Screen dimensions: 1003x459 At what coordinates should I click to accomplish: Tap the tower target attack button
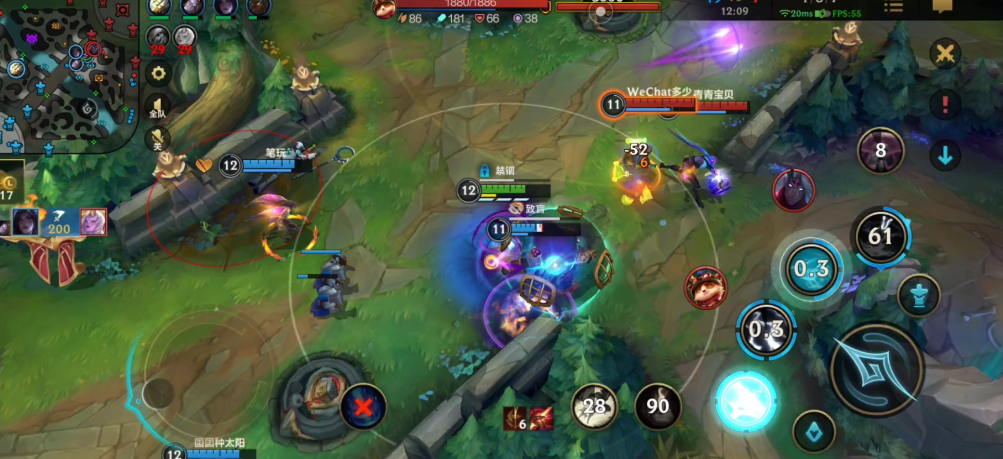pos(918,296)
